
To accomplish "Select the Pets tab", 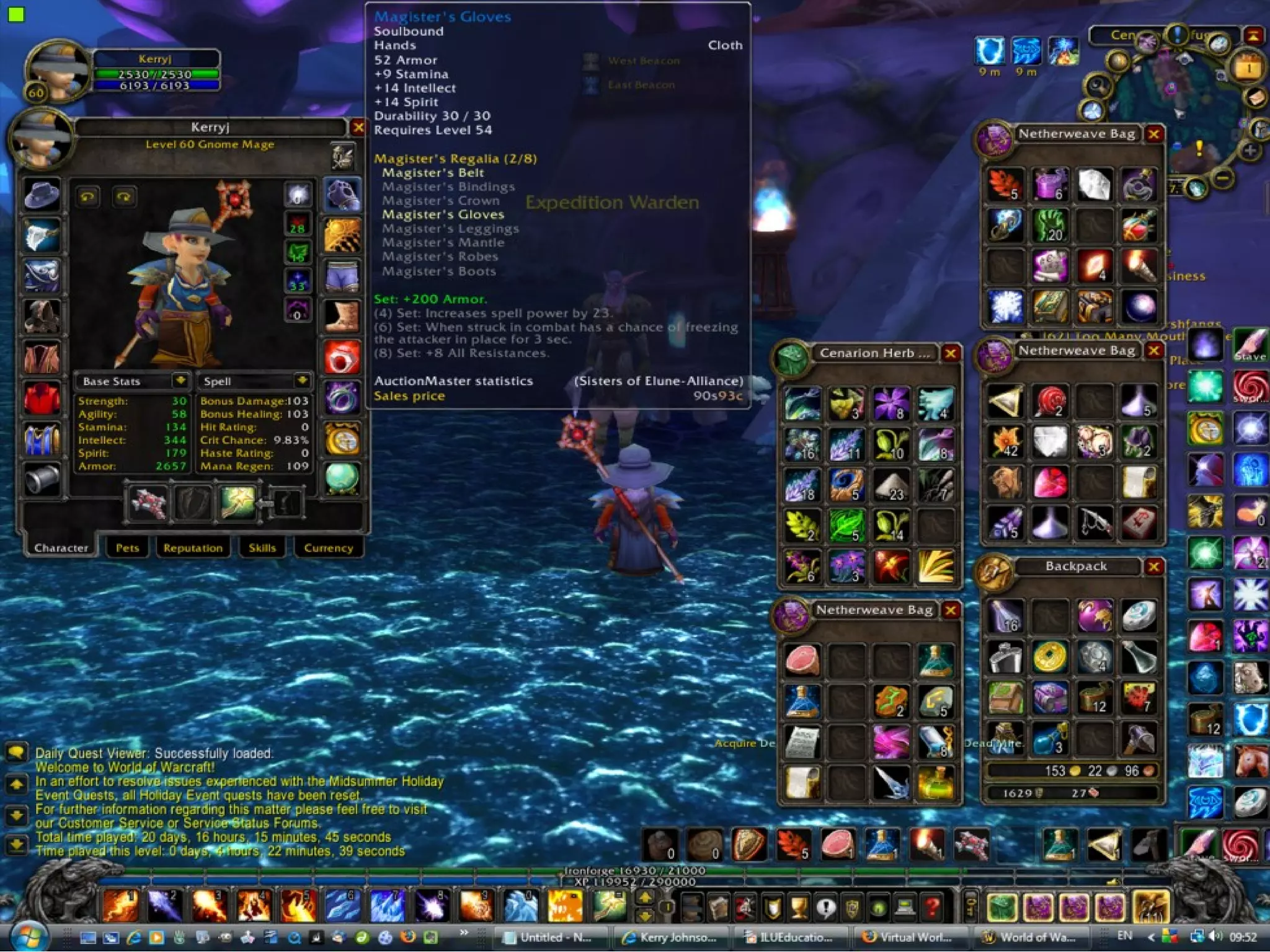I will click(x=127, y=548).
